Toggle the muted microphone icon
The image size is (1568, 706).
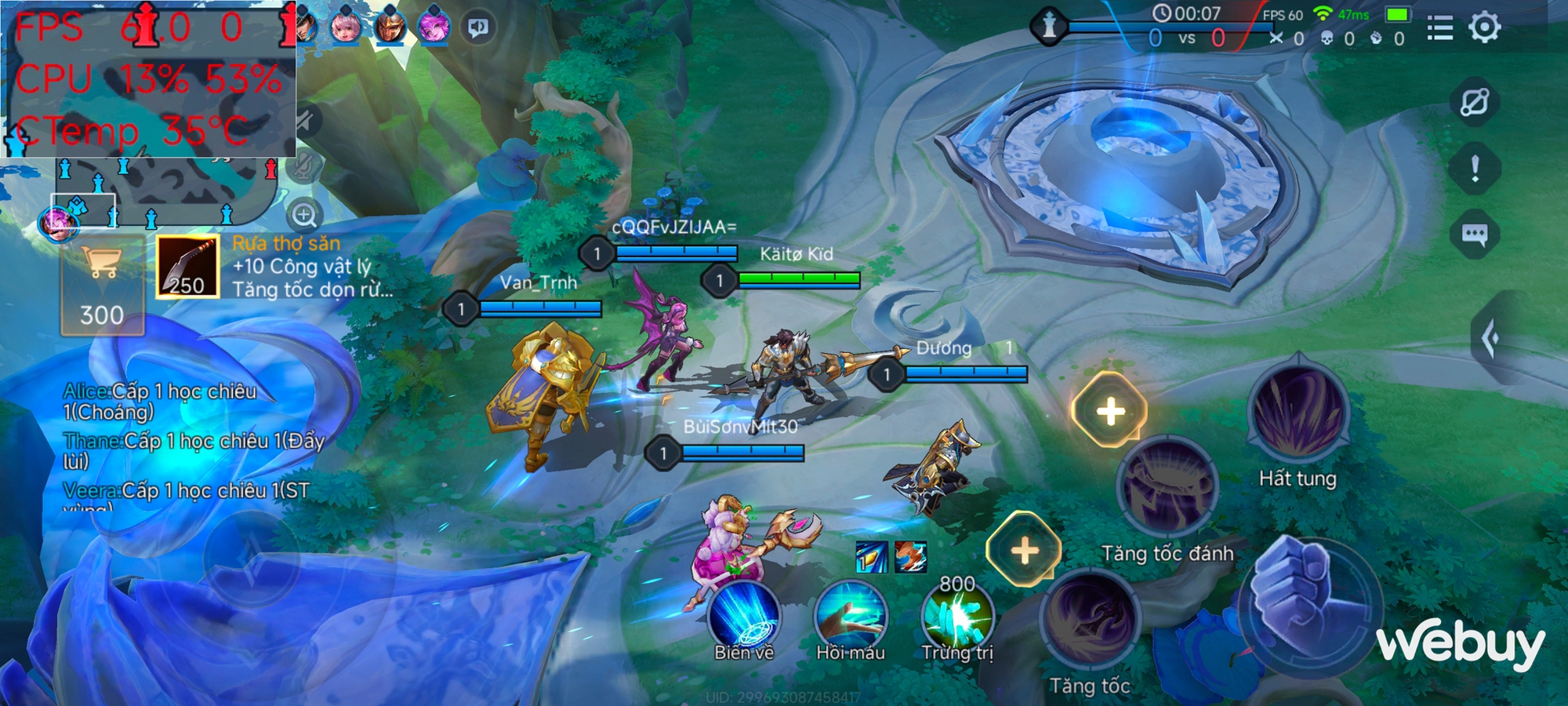click(x=304, y=166)
